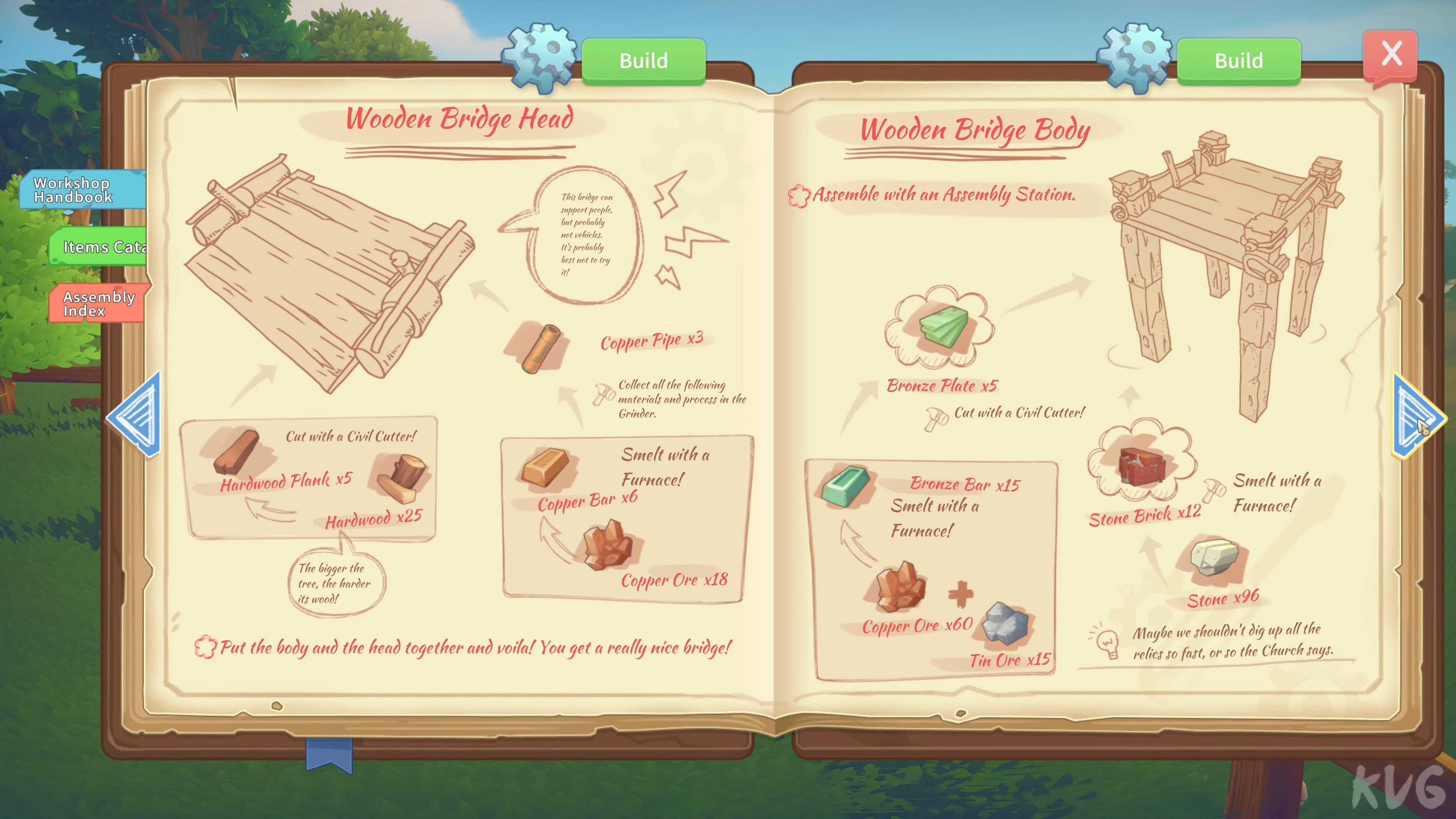Build the Wooden Bridge Body
The image size is (1456, 819).
pyautogui.click(x=1238, y=61)
